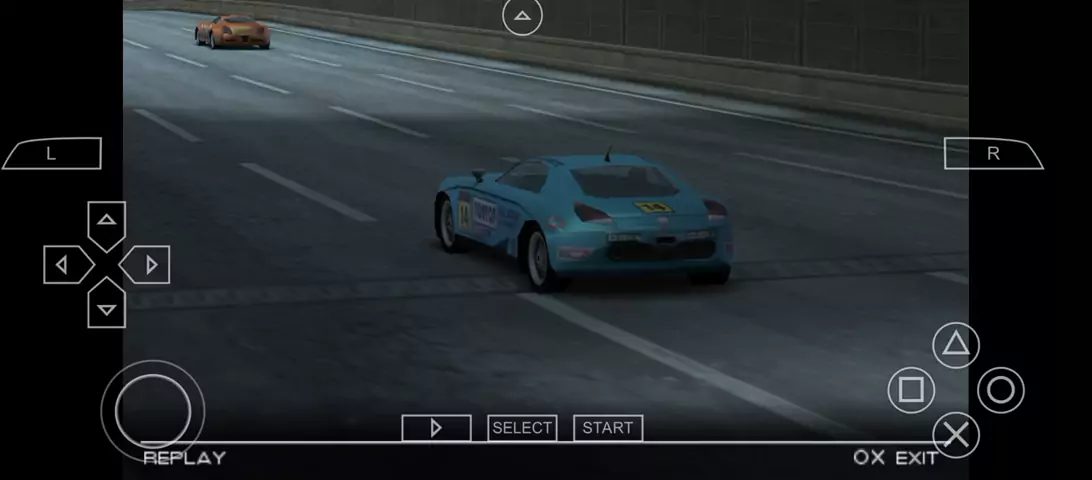Toggle the fast-forward play arrow button
The image size is (1092, 480).
pyautogui.click(x=436, y=428)
